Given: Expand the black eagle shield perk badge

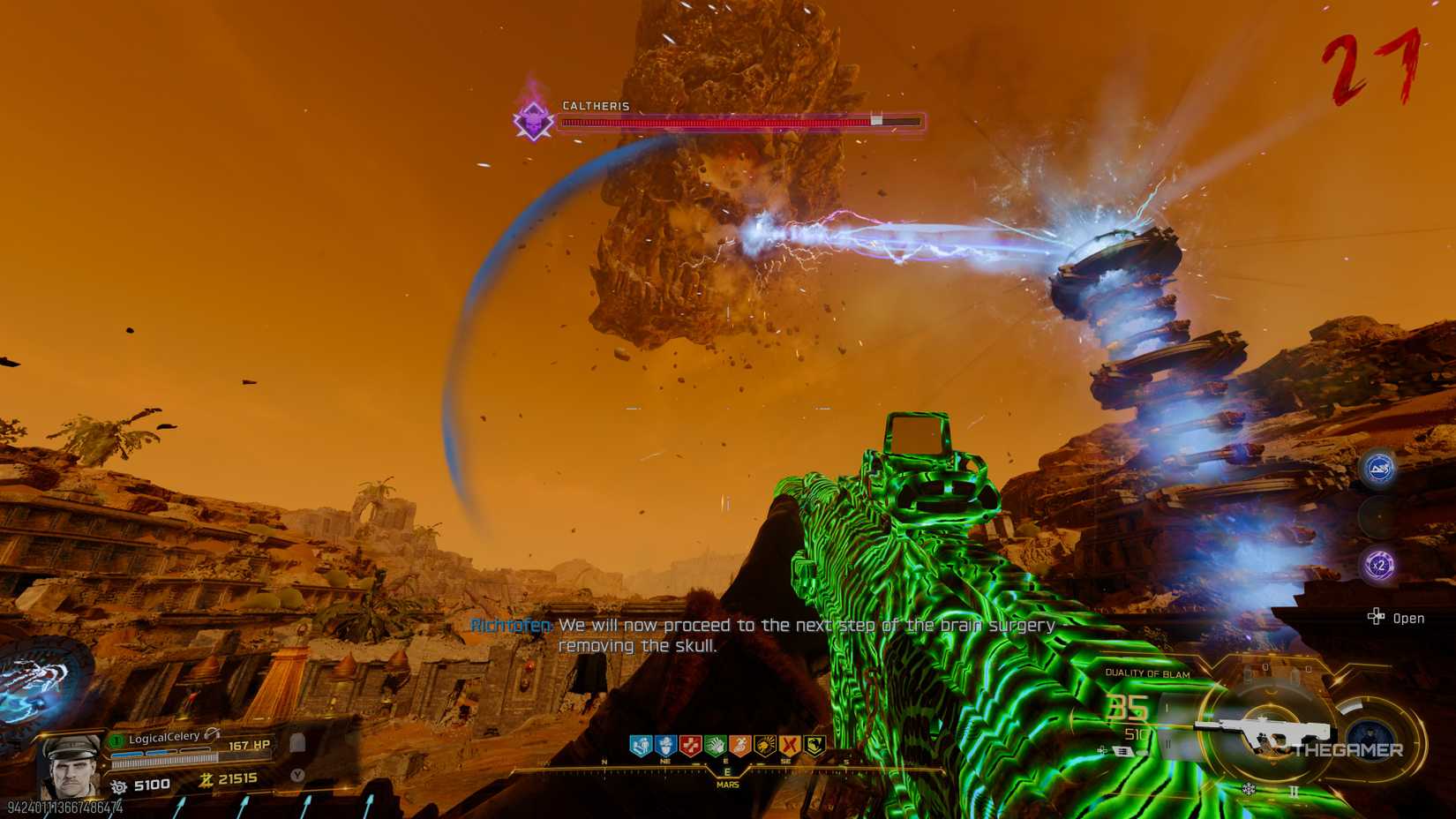Looking at the screenshot, I should point(816,744).
